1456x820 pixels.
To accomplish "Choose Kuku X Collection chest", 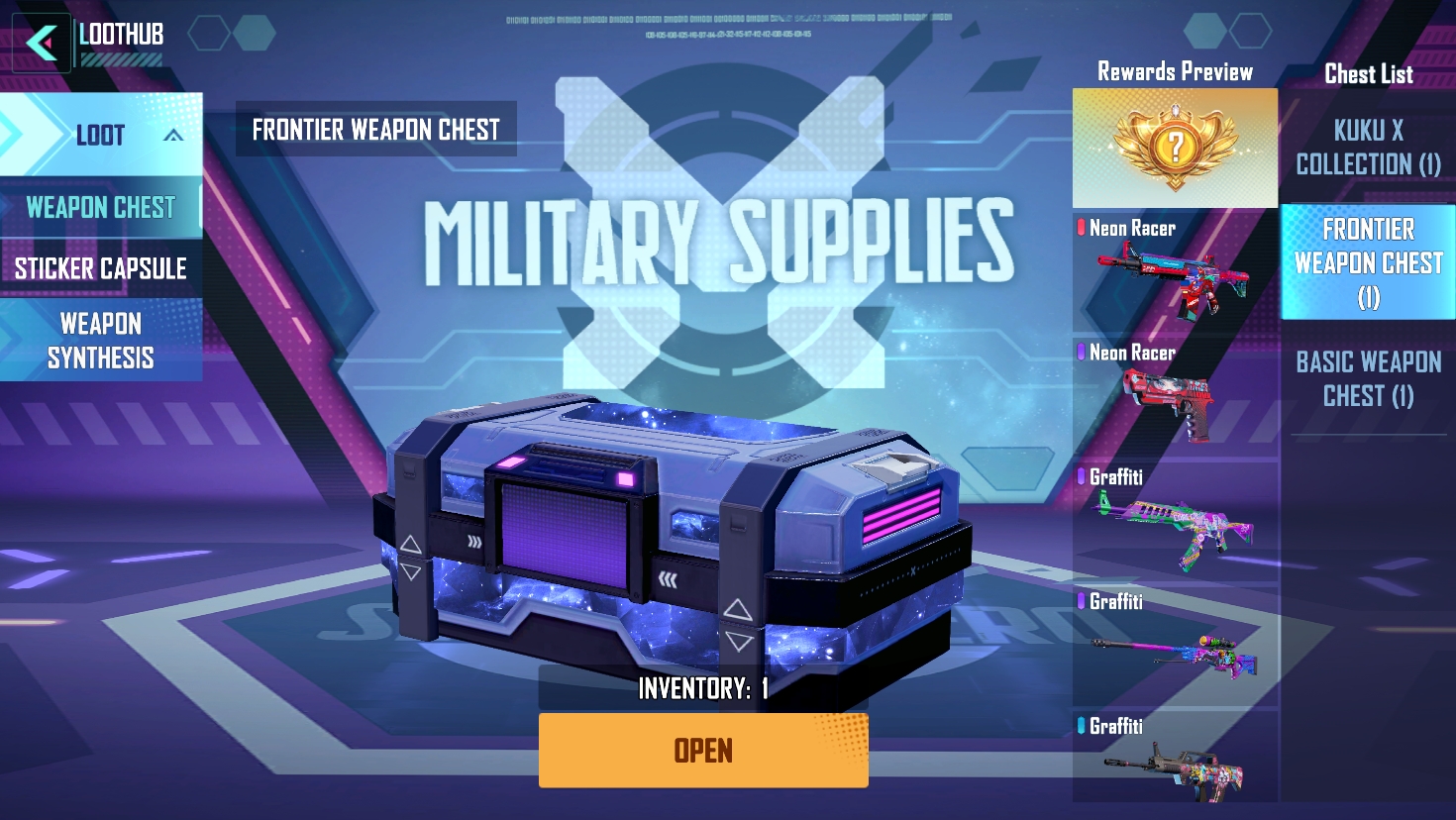I will 1368,148.
